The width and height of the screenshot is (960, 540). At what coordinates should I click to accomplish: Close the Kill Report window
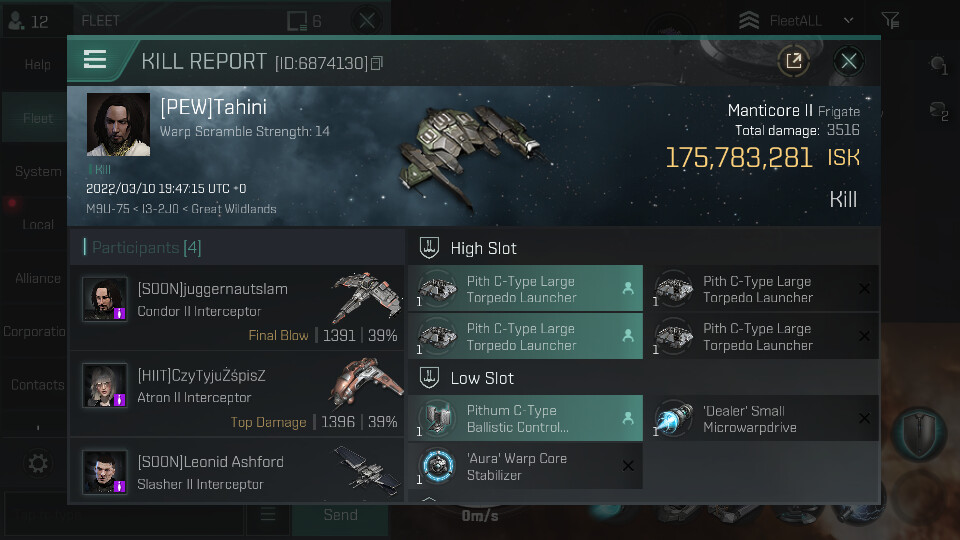pyautogui.click(x=848, y=61)
